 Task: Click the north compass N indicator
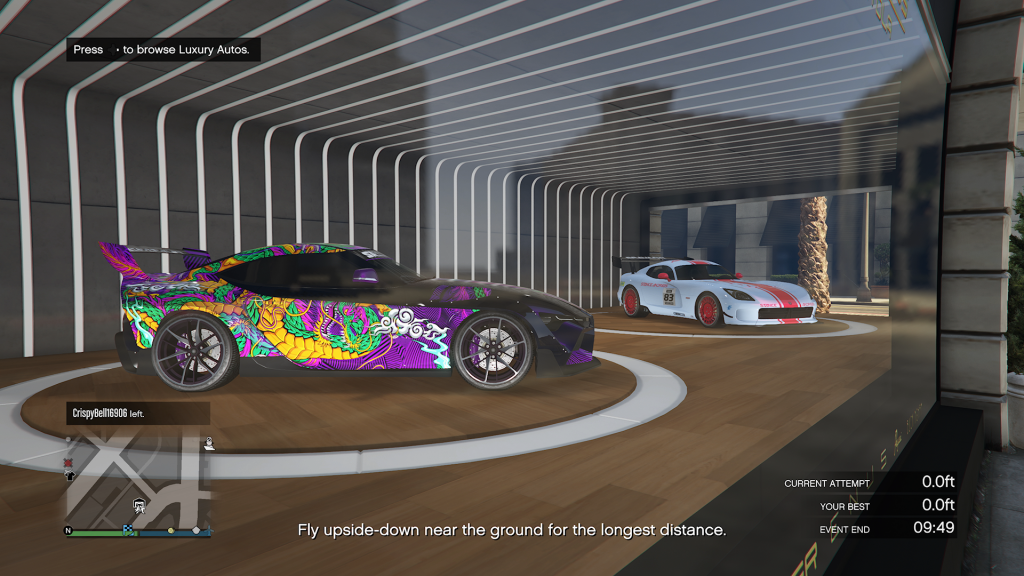tap(70, 531)
